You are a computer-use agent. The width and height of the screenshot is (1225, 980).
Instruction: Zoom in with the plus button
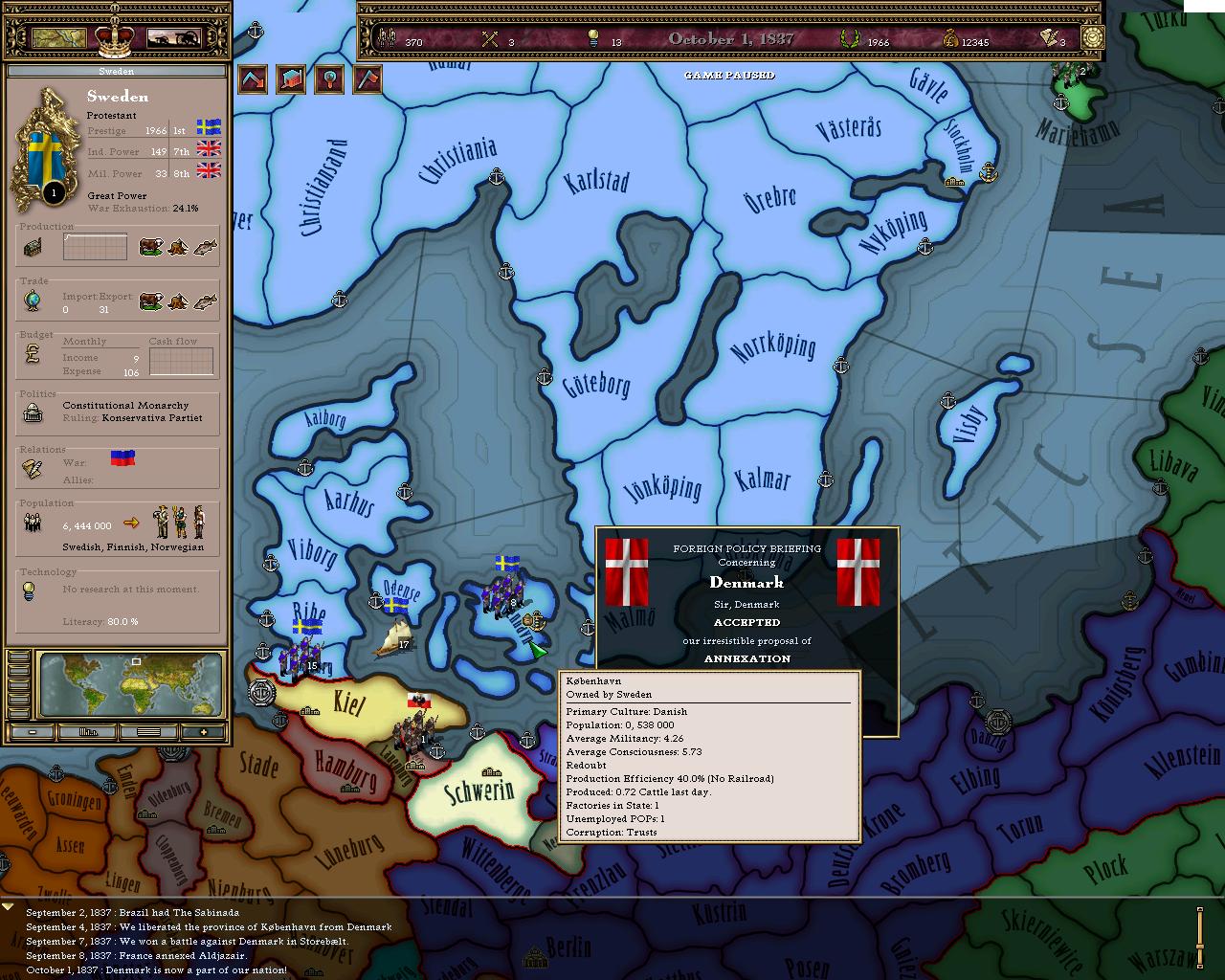203,732
